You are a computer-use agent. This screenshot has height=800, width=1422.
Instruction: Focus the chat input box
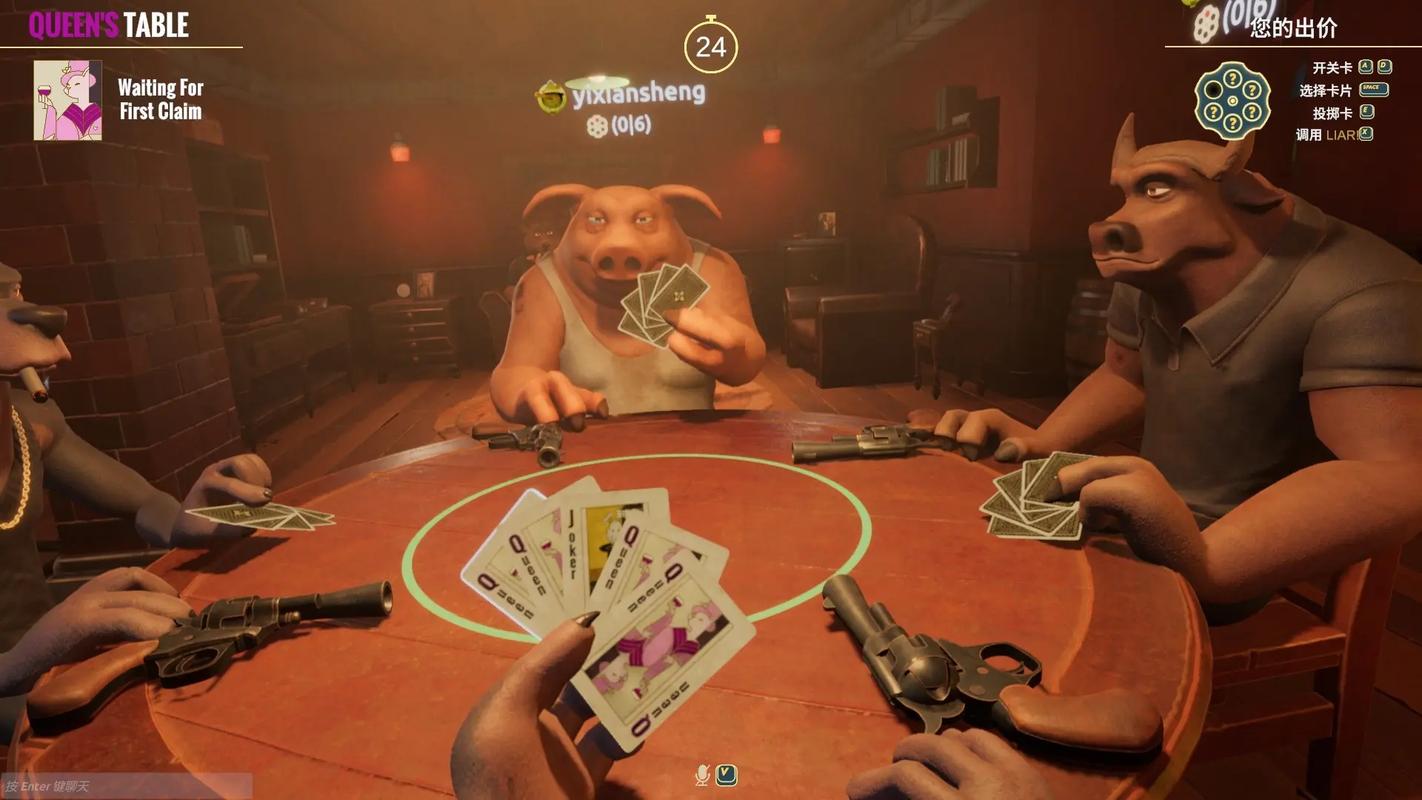point(125,786)
